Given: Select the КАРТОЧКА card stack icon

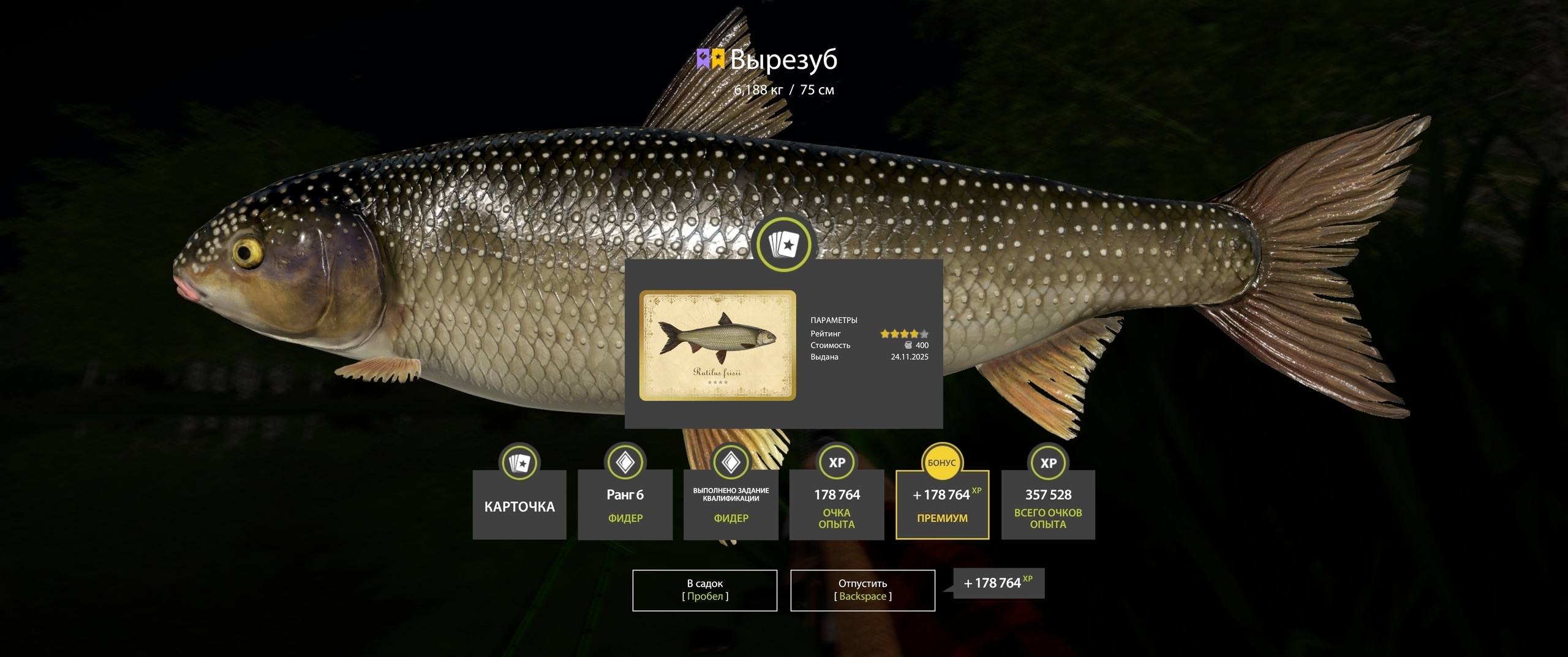Looking at the screenshot, I should (519, 464).
